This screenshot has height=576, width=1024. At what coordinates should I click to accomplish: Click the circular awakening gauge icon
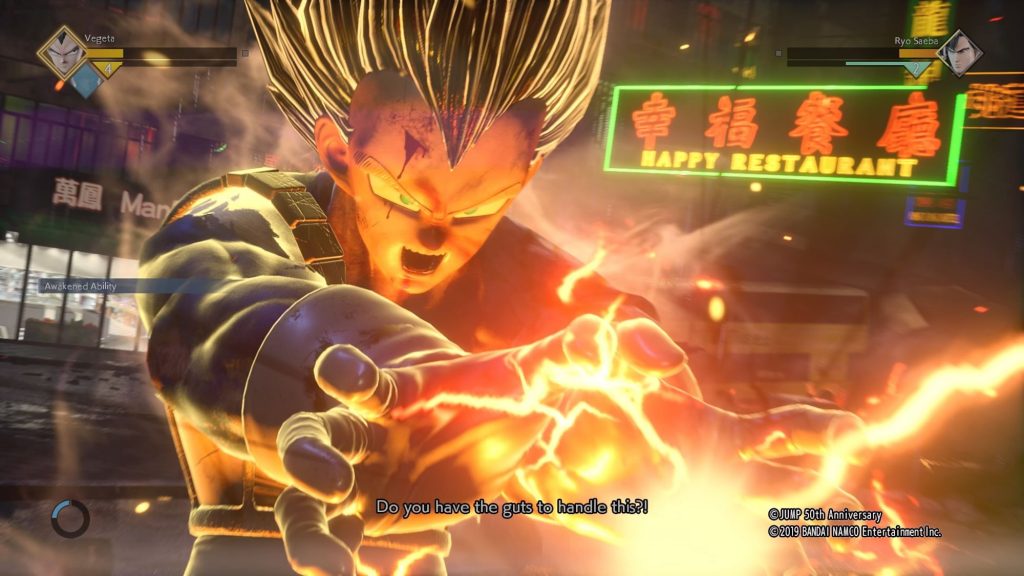70,518
